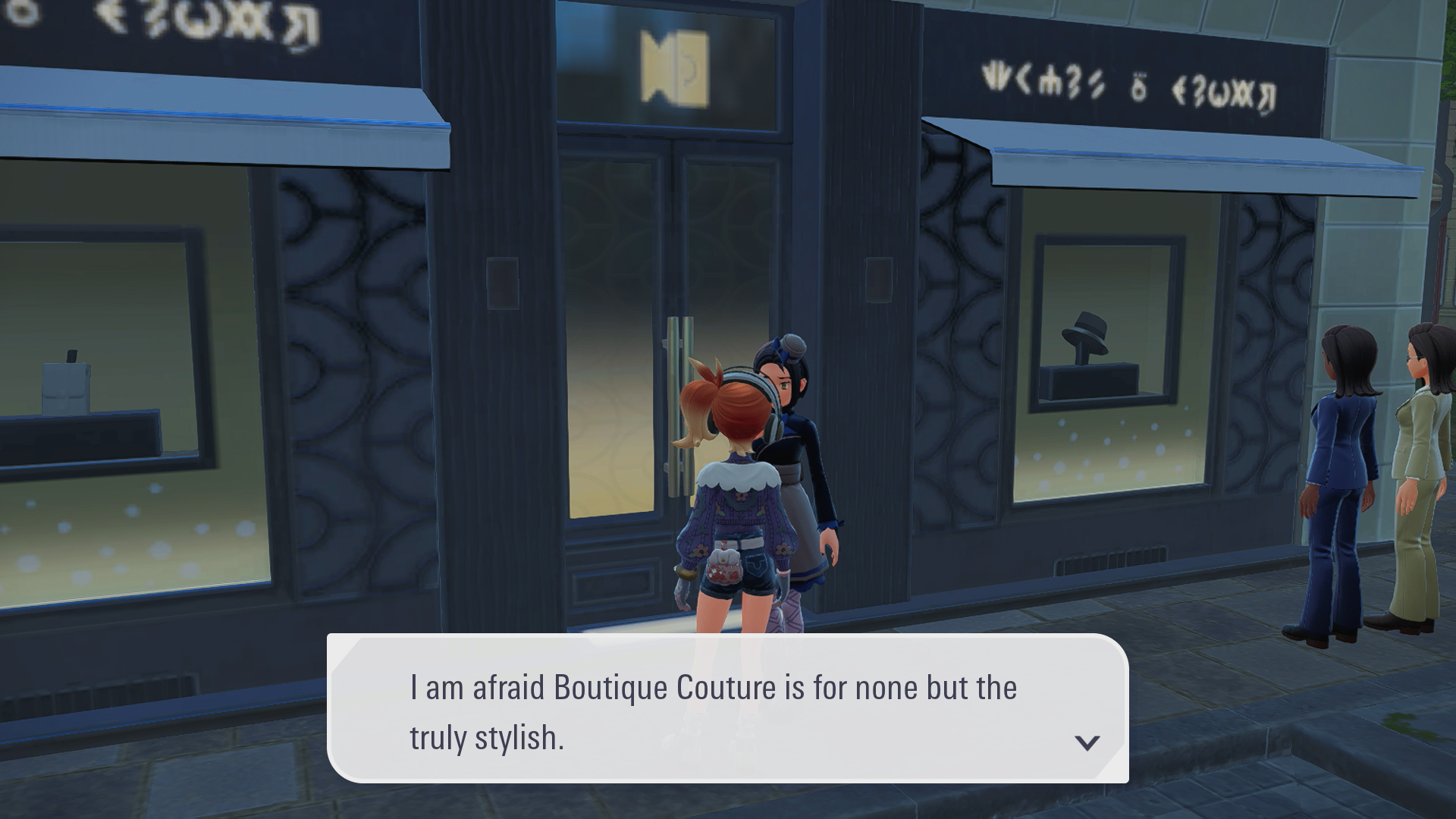Advance dialogue with the down arrow indicator

click(x=1087, y=742)
